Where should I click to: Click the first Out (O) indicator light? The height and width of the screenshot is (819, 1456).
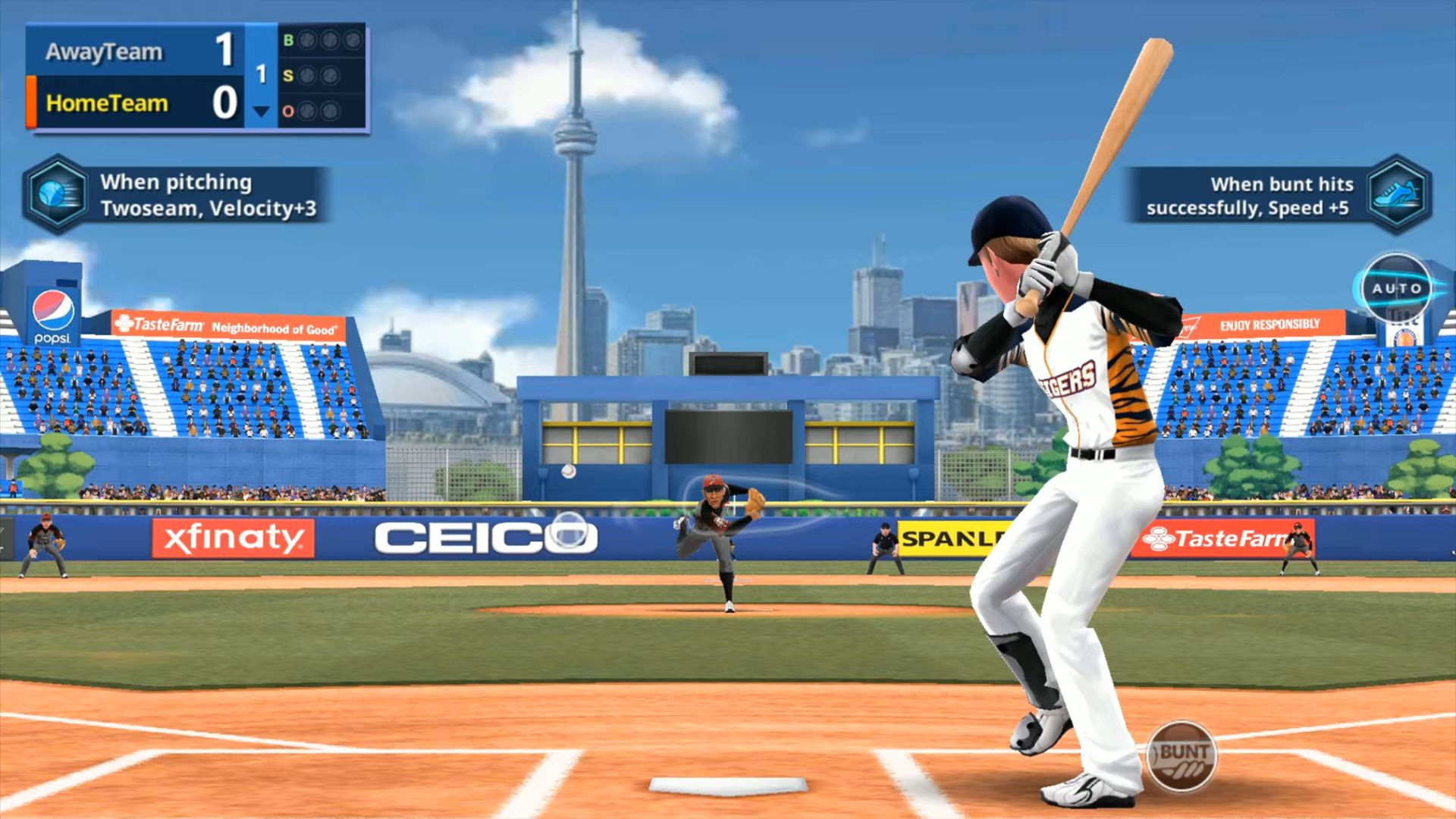[x=308, y=112]
